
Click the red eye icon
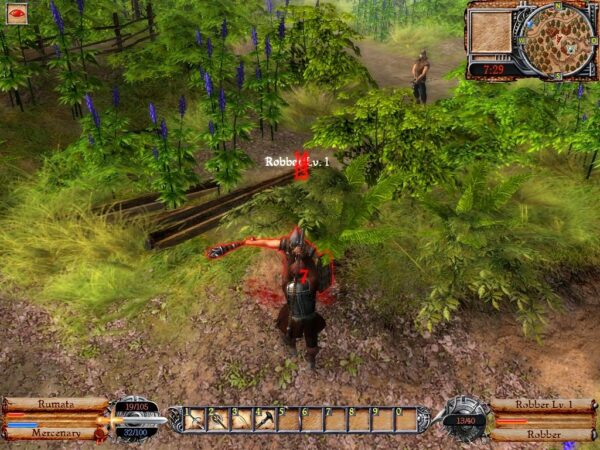18,14
